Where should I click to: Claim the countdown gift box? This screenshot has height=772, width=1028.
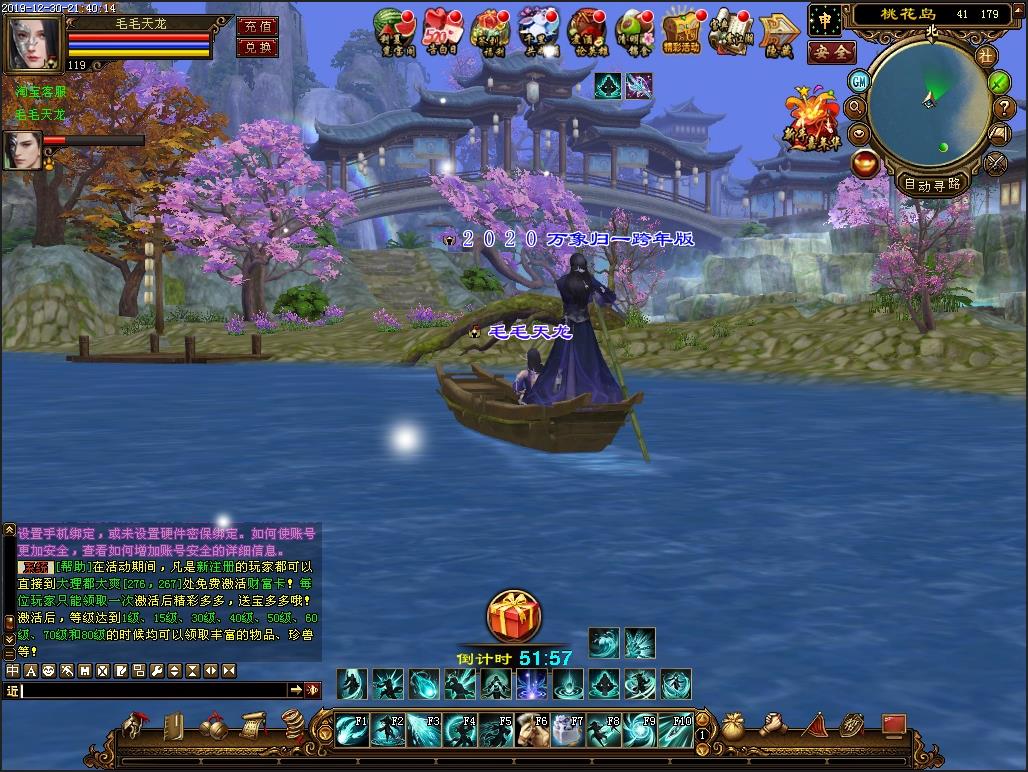(514, 616)
